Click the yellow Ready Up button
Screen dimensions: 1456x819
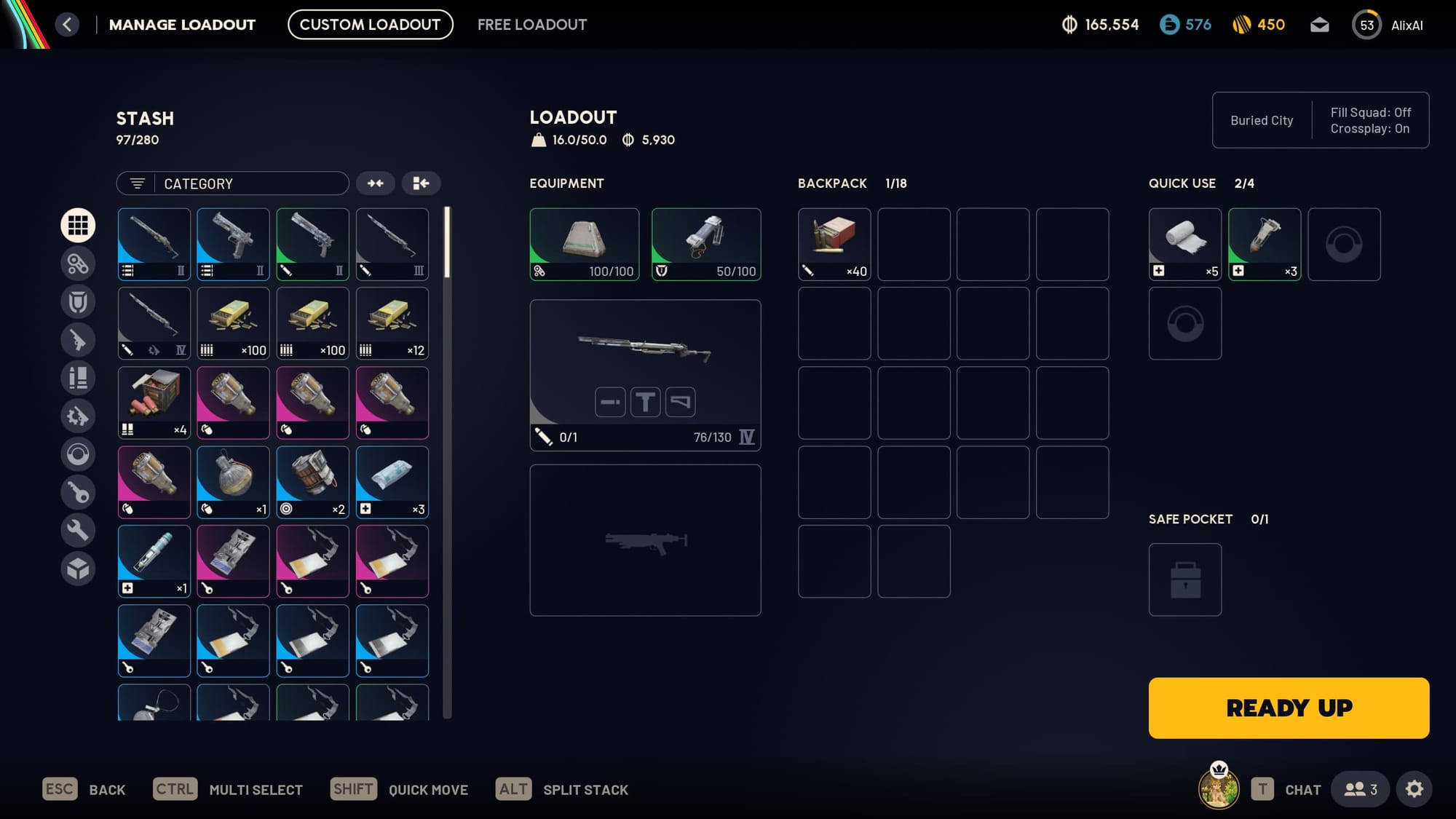pos(1289,708)
